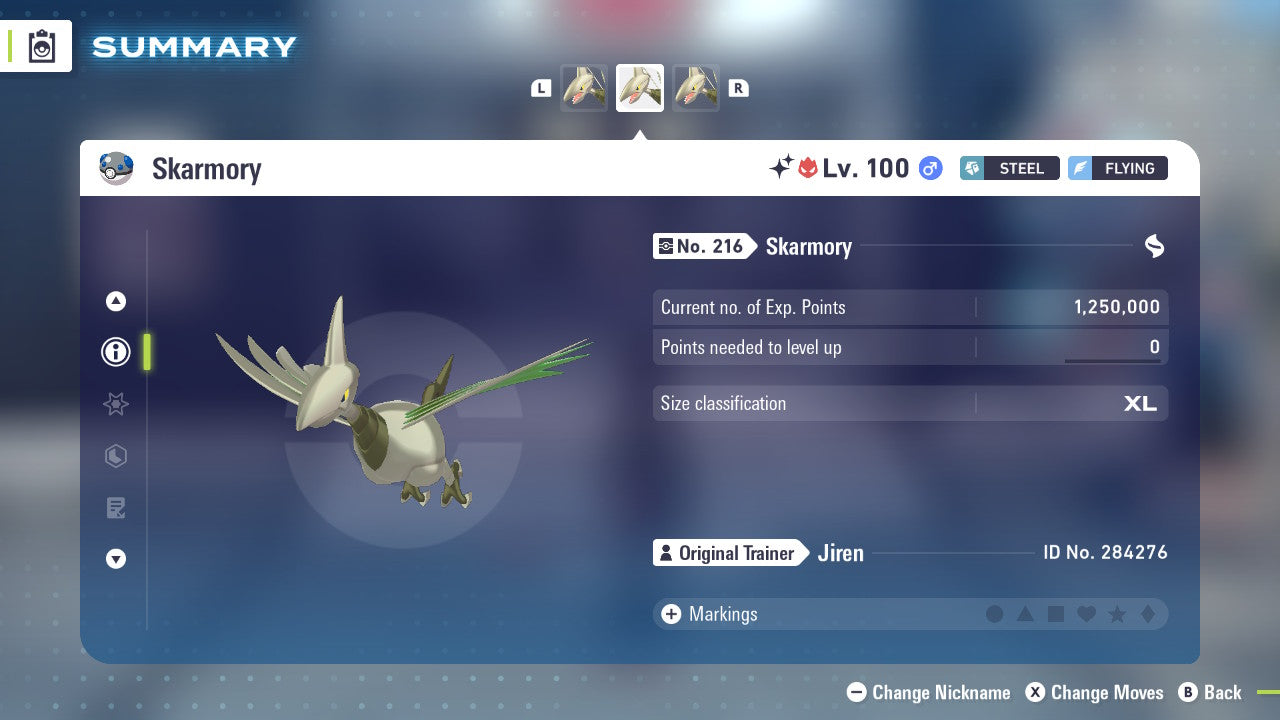Select the info summary tab icon
1280x720 pixels.
(115, 352)
